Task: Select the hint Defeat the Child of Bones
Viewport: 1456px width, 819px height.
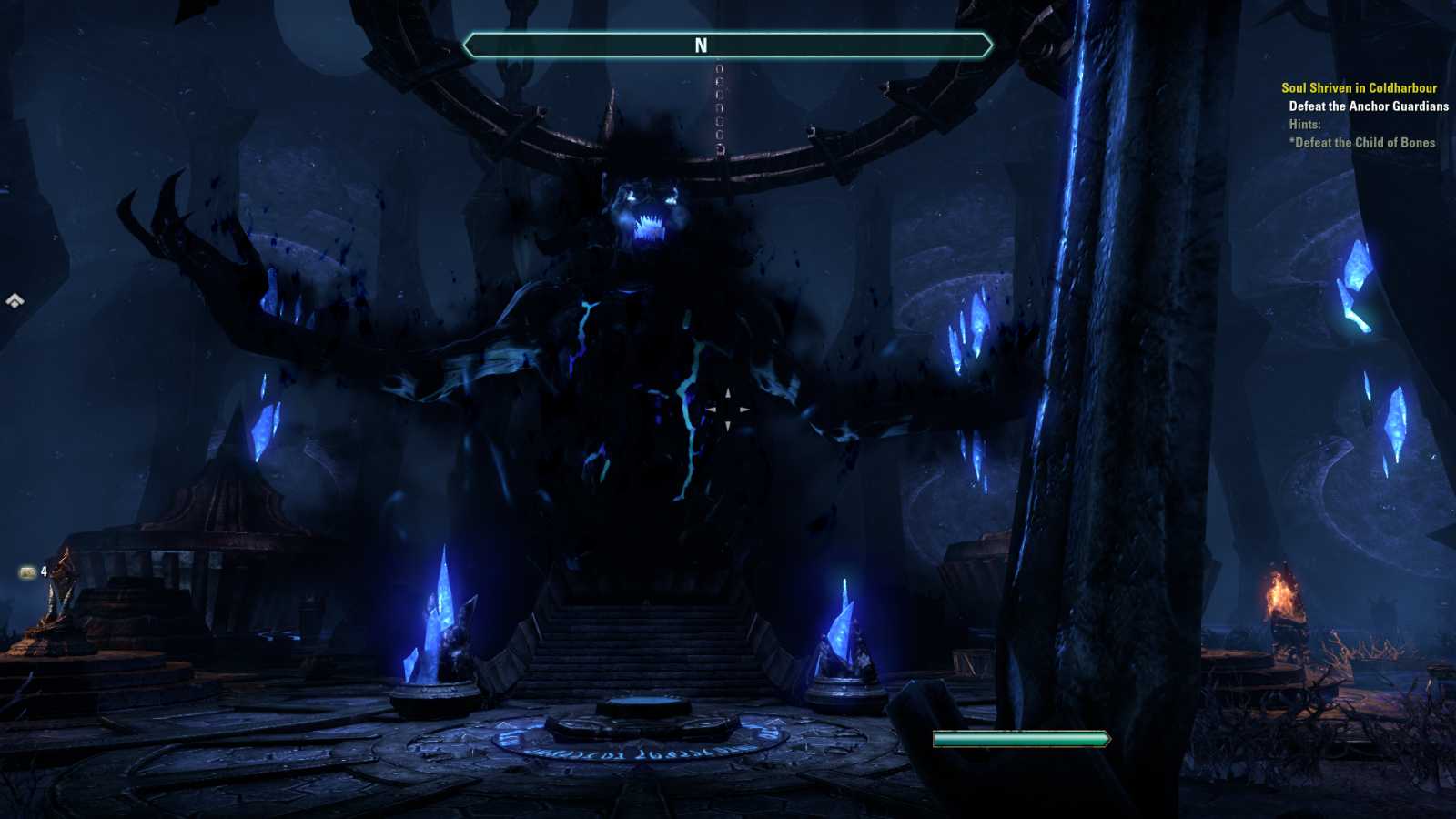Action: pos(1362,143)
